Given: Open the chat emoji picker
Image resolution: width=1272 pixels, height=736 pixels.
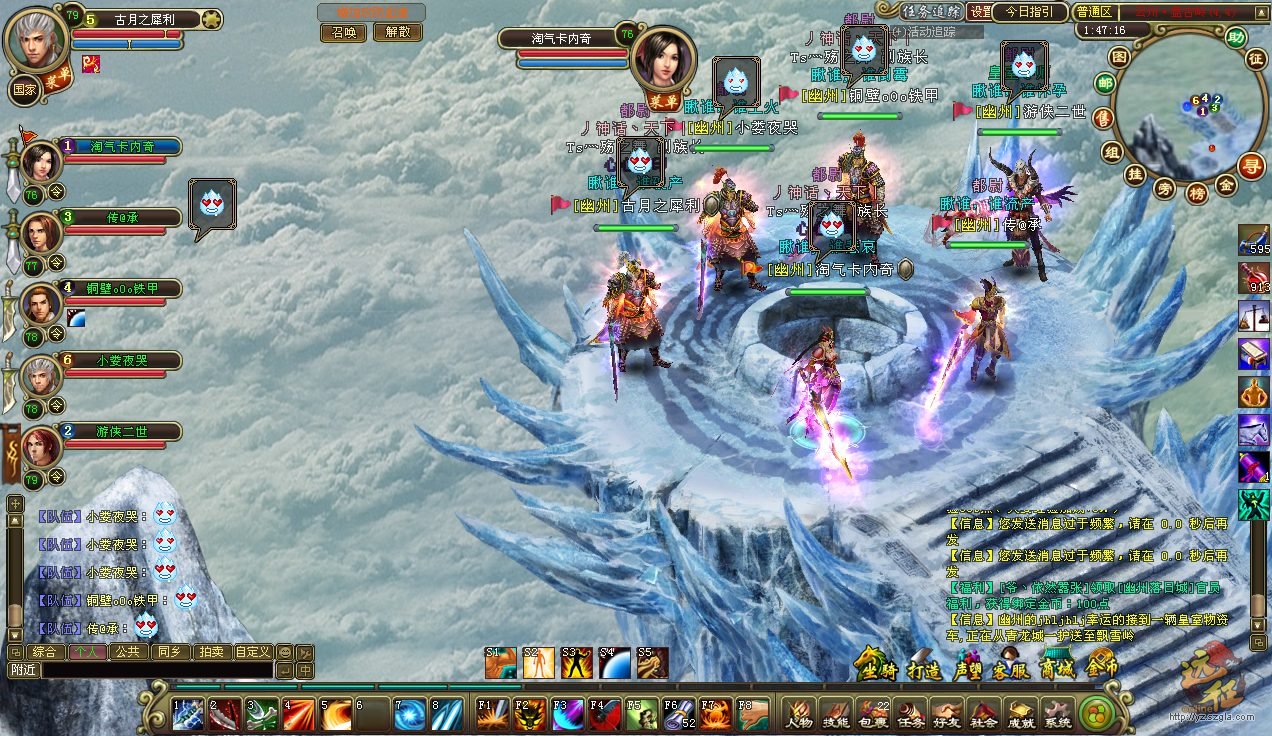Looking at the screenshot, I should (x=285, y=652).
